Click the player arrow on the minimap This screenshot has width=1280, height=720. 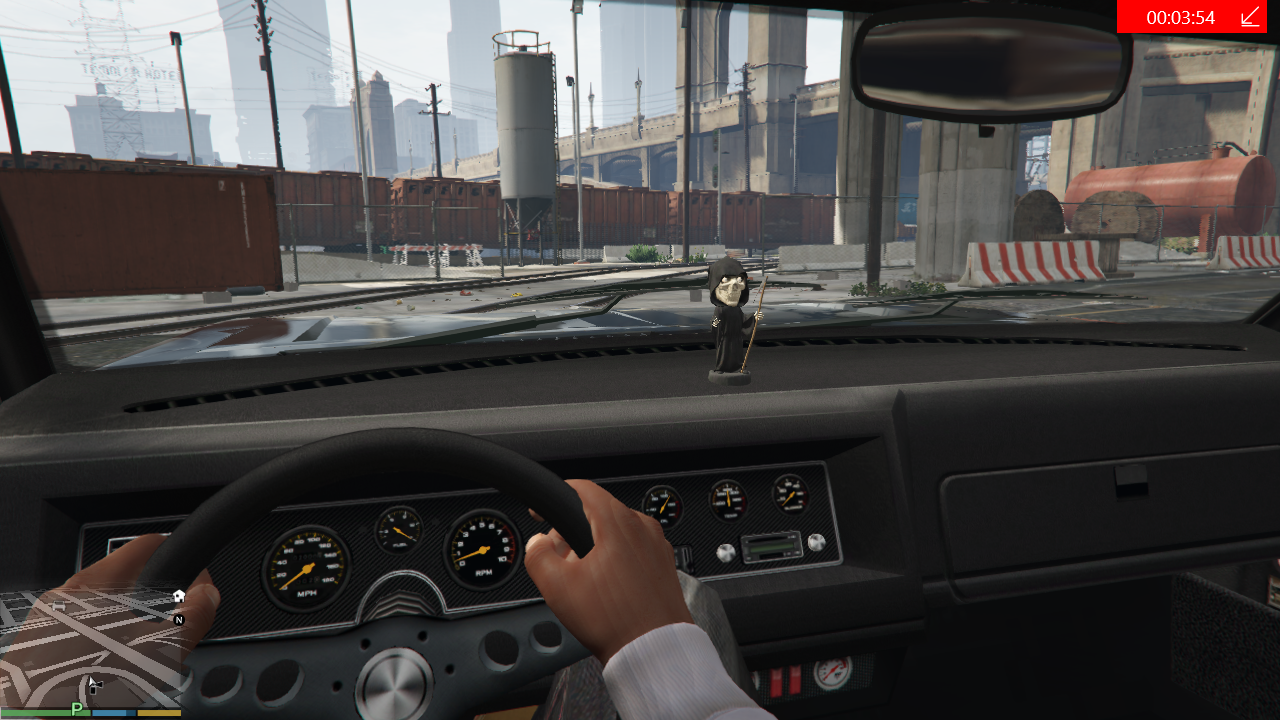point(91,683)
